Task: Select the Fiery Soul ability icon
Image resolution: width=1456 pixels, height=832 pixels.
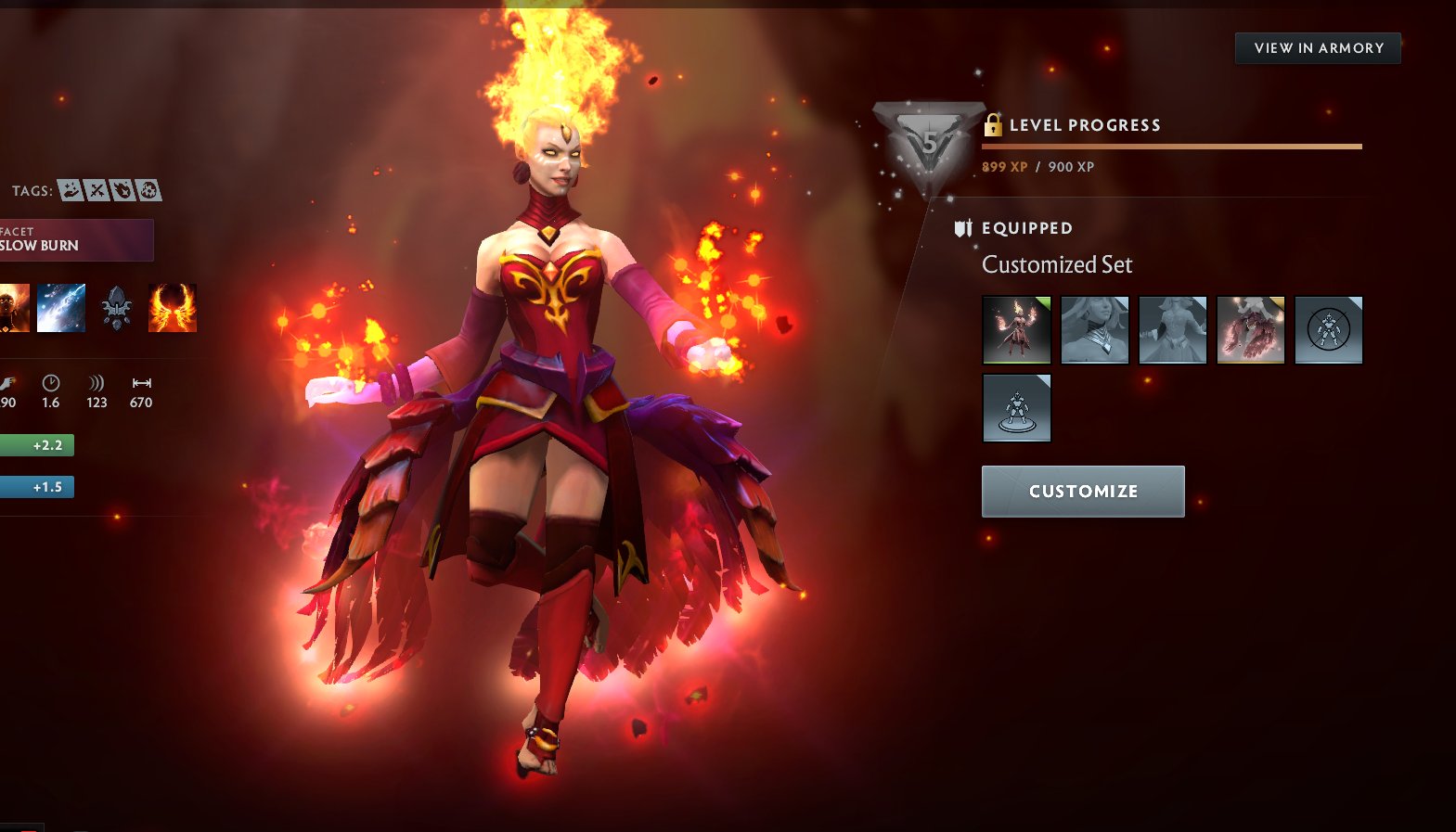Action: point(173,309)
